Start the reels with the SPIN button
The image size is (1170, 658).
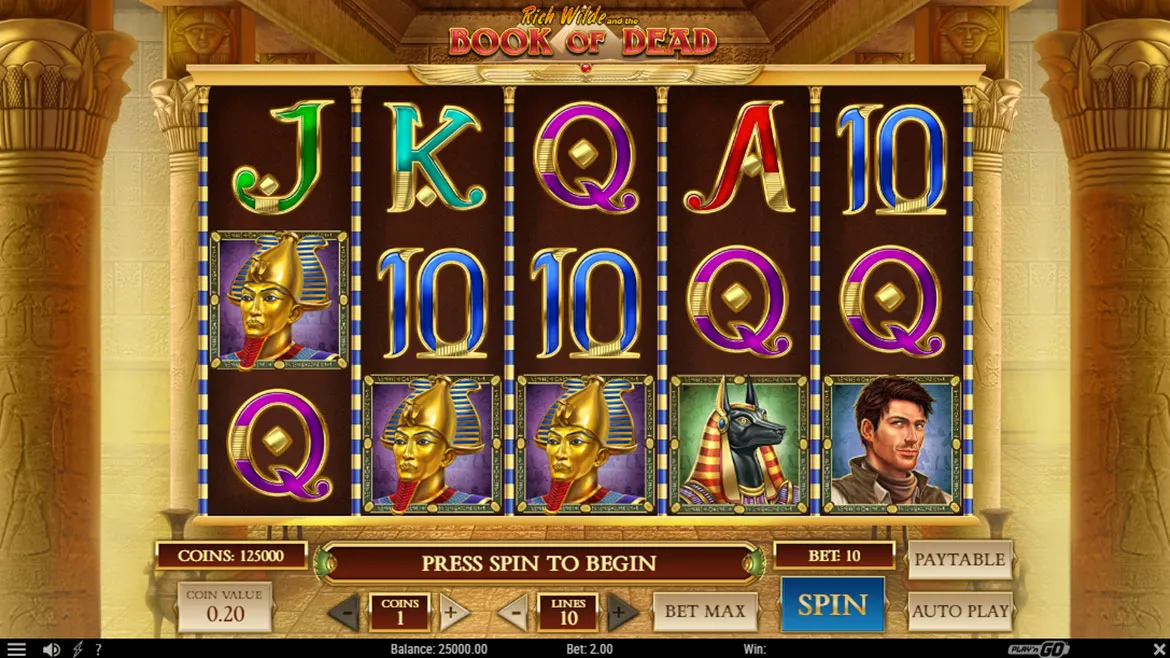tap(832, 605)
